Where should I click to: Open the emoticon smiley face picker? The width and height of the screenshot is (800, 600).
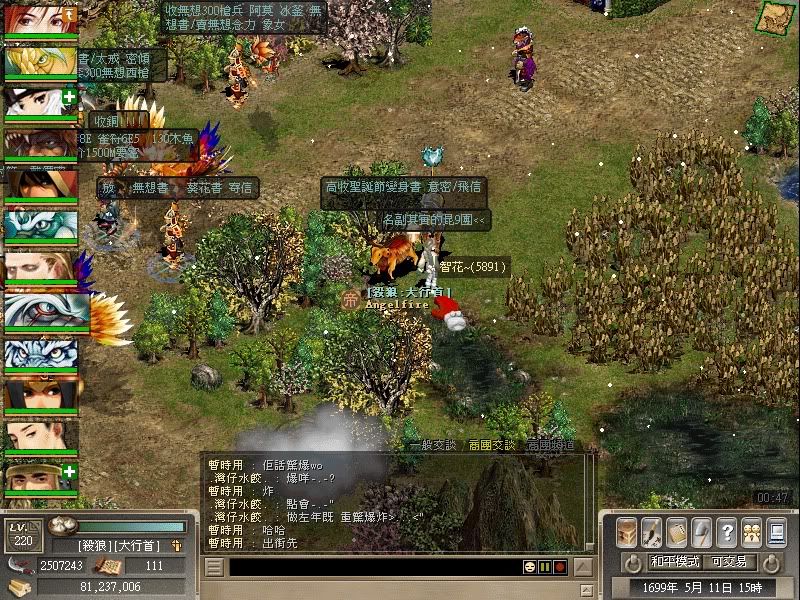click(529, 567)
